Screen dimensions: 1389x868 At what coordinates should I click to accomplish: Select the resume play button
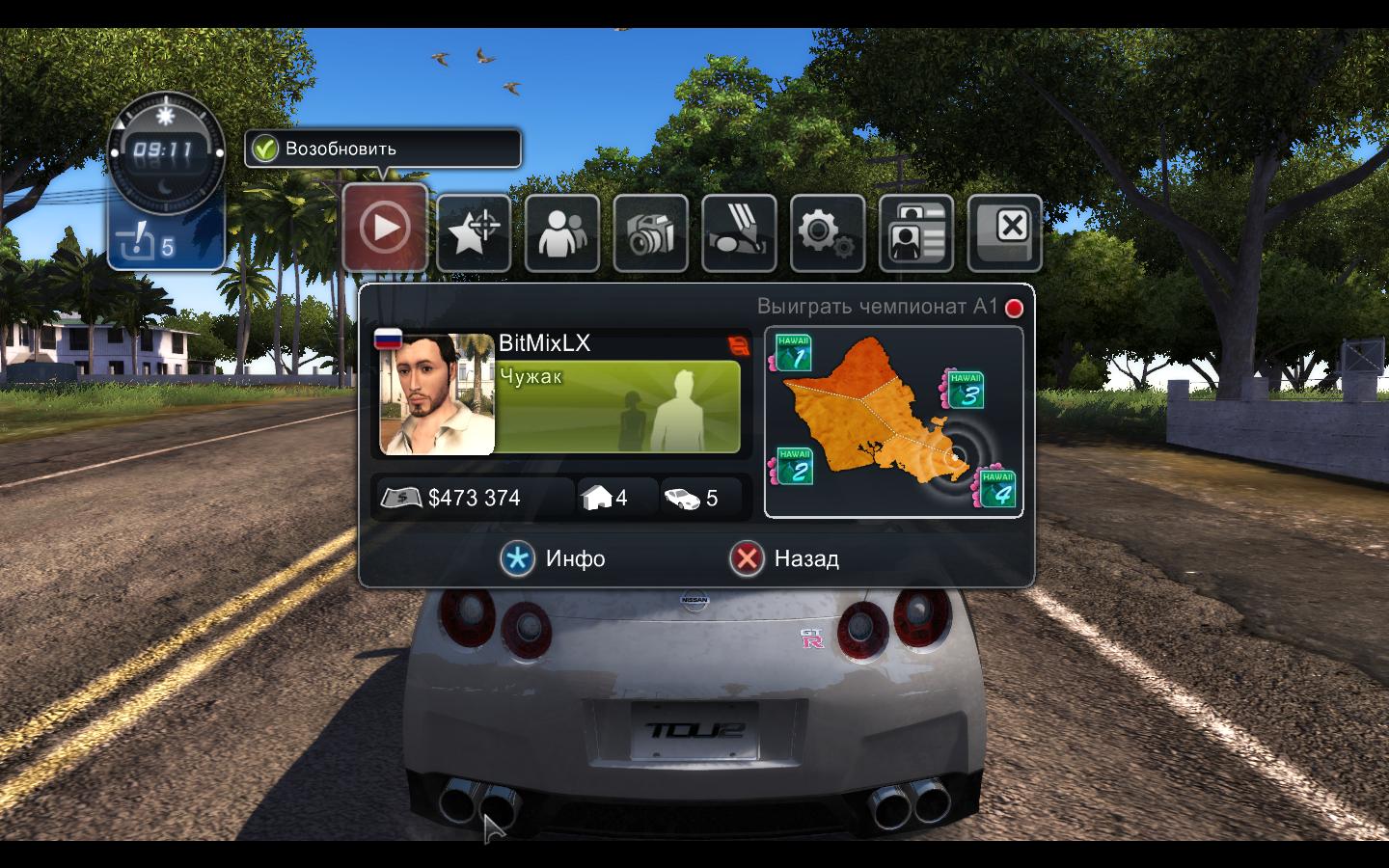point(385,228)
